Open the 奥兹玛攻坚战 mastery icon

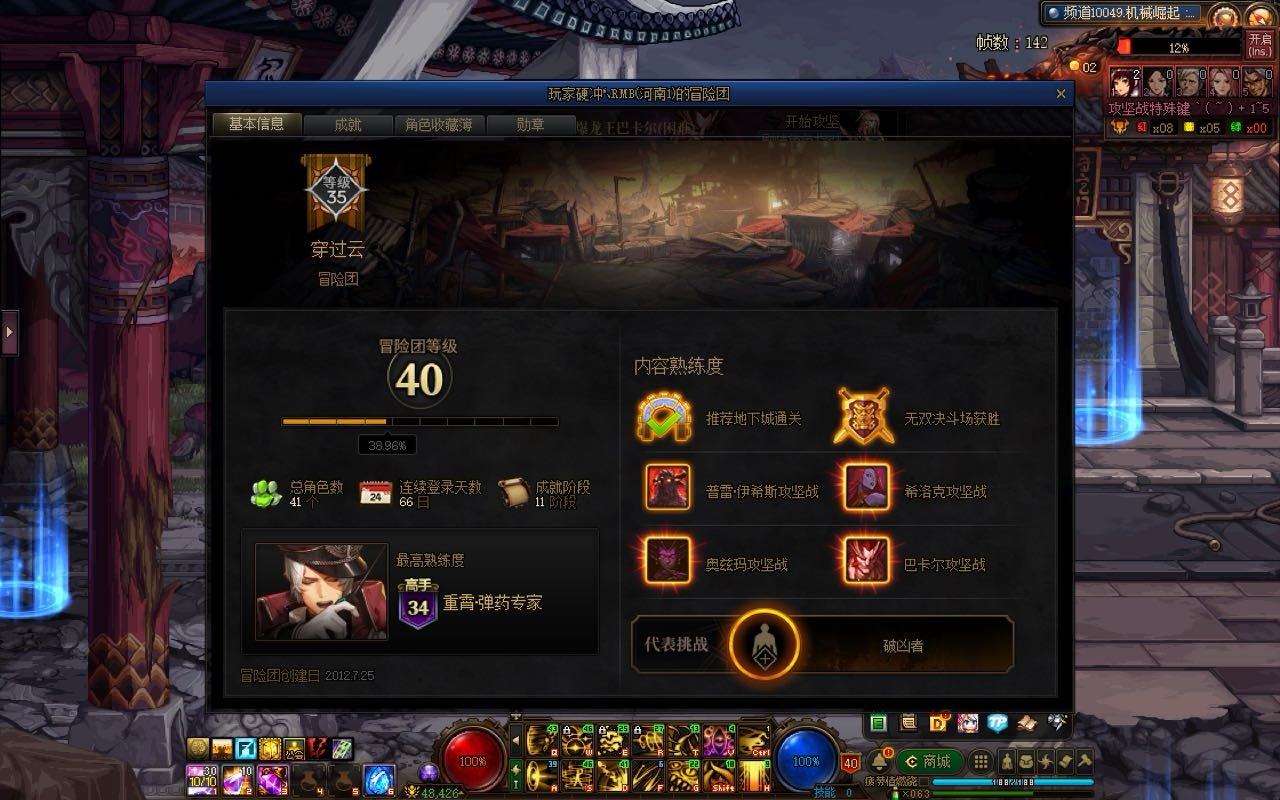tap(667, 561)
